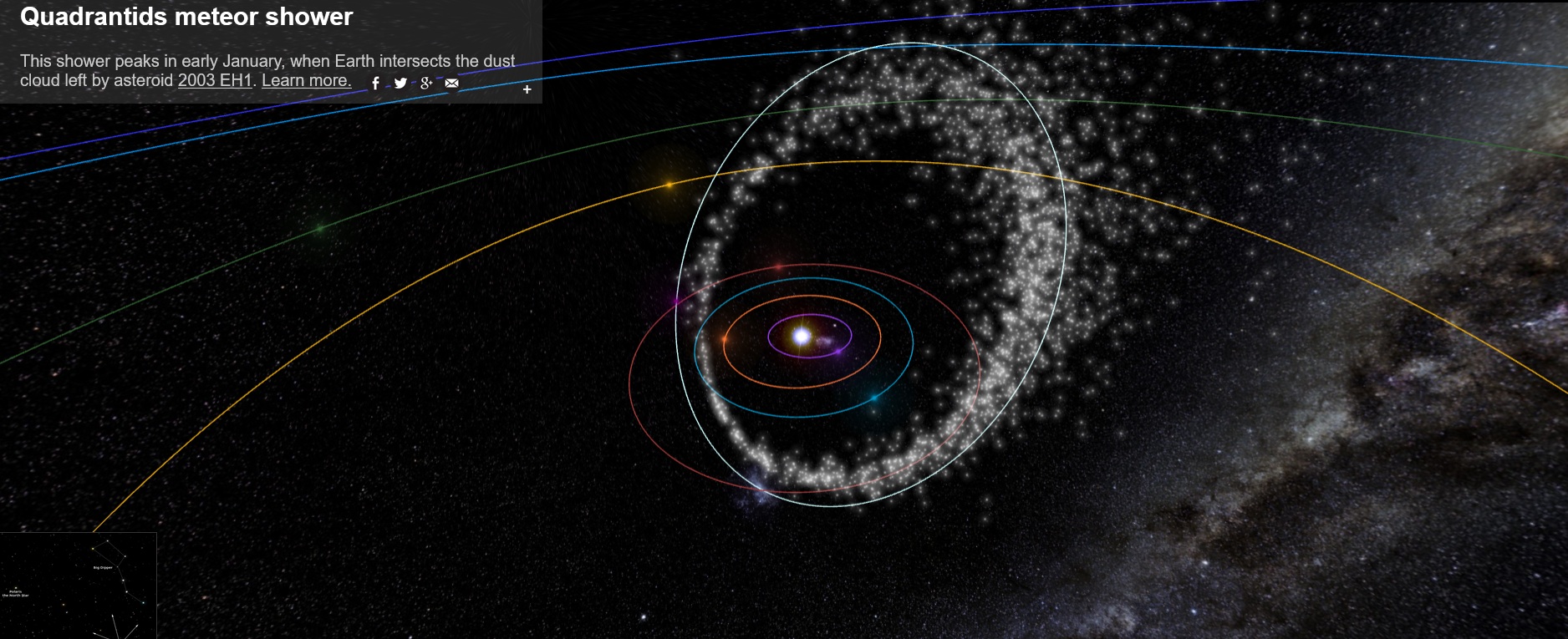This screenshot has width=1568, height=639.
Task: Share using the Google+ icon
Action: coord(426,84)
